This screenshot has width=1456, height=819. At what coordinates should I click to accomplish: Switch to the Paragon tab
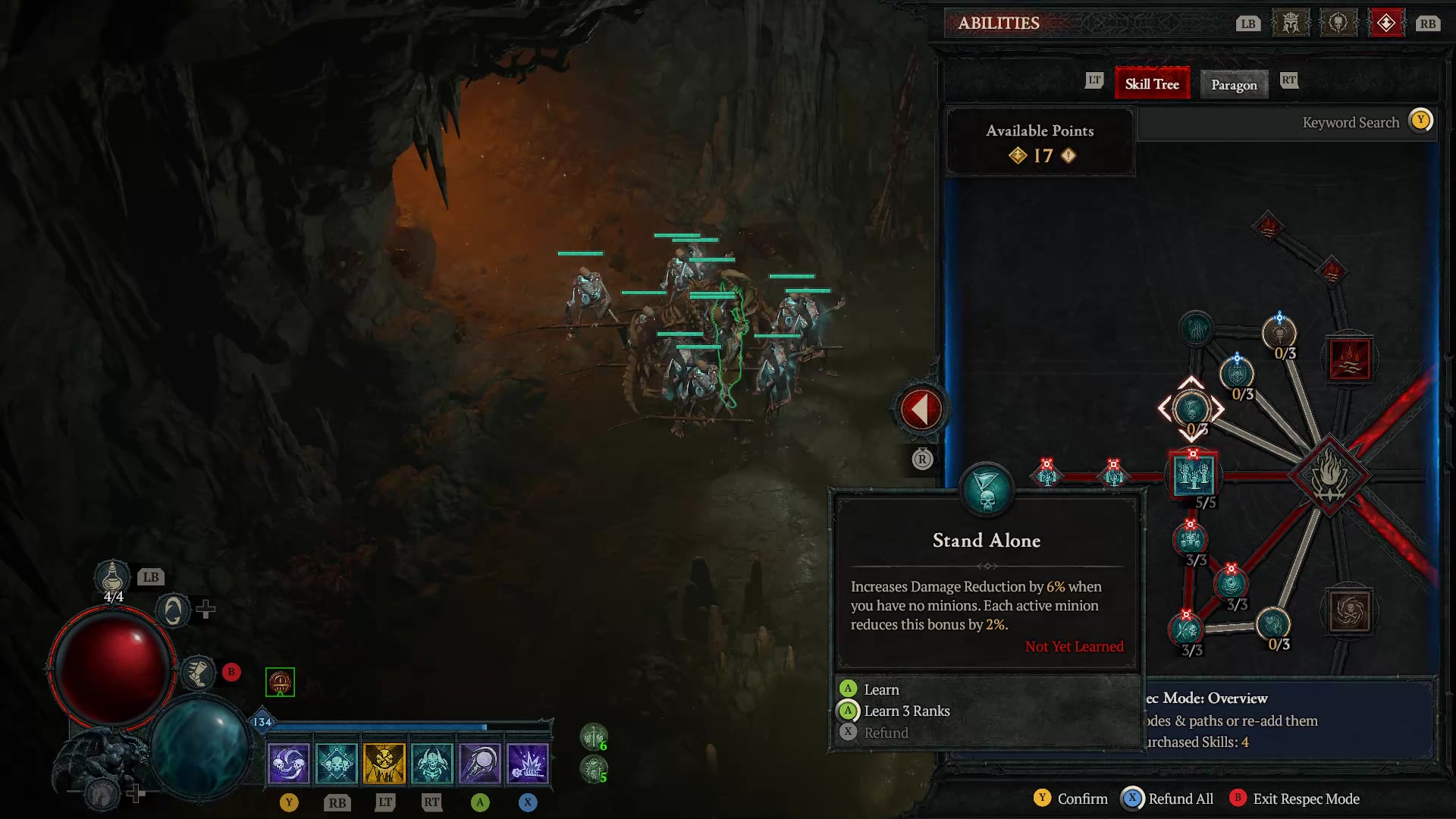(x=1234, y=84)
